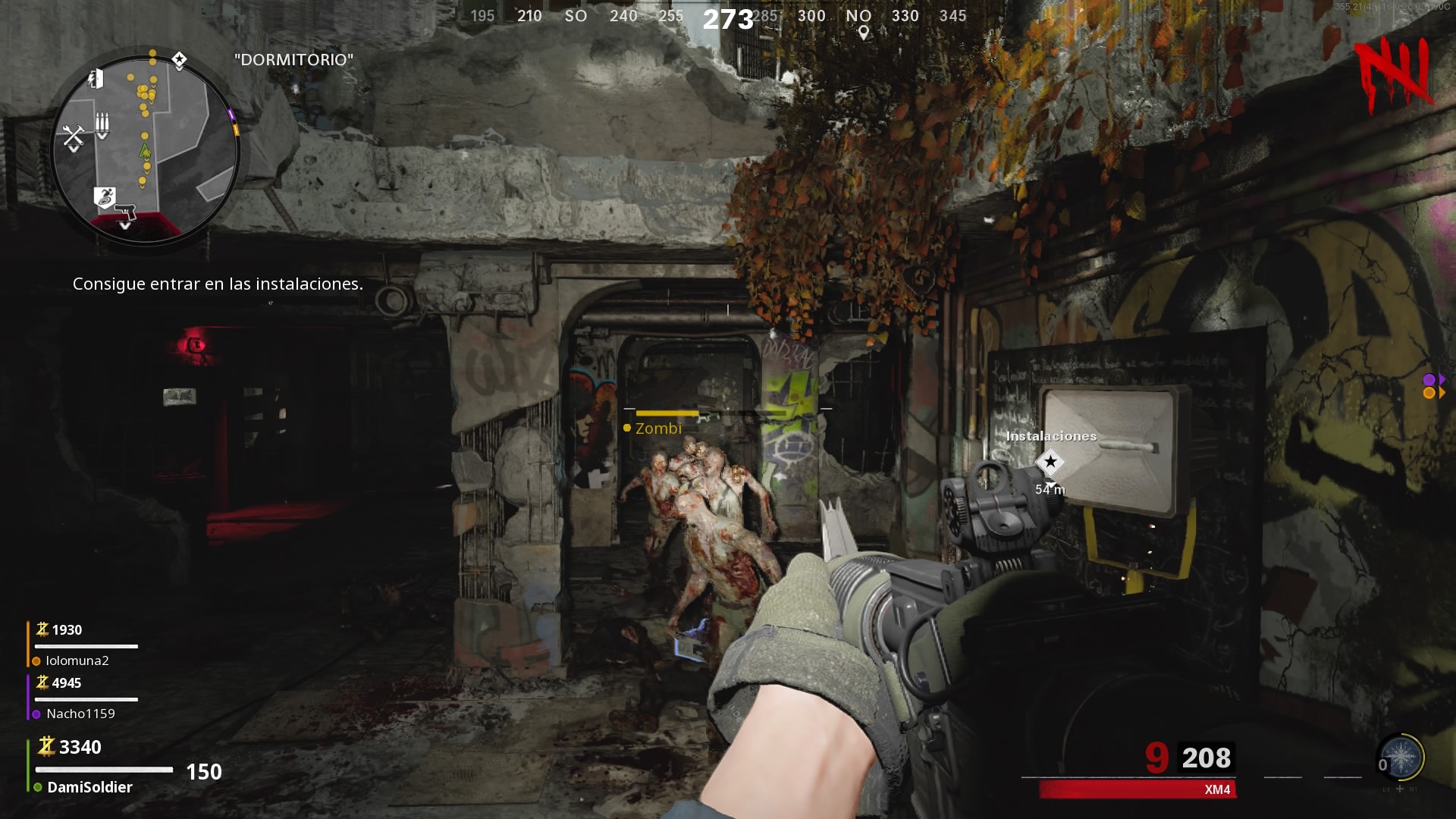
Task: Click your own DamiSoldier player row
Action: point(89,787)
